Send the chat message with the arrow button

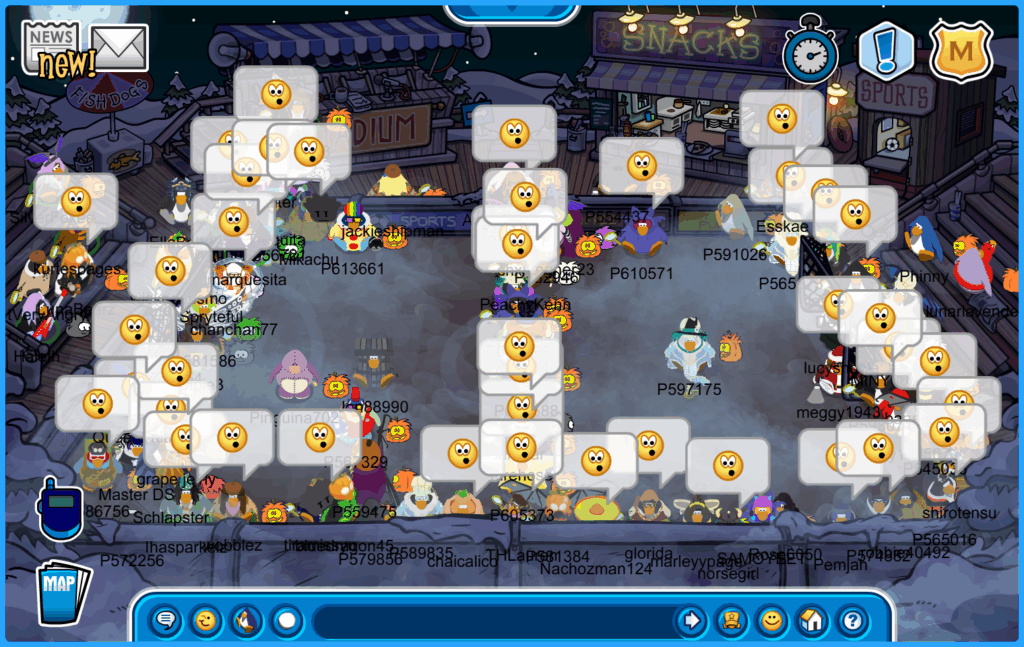(690, 621)
